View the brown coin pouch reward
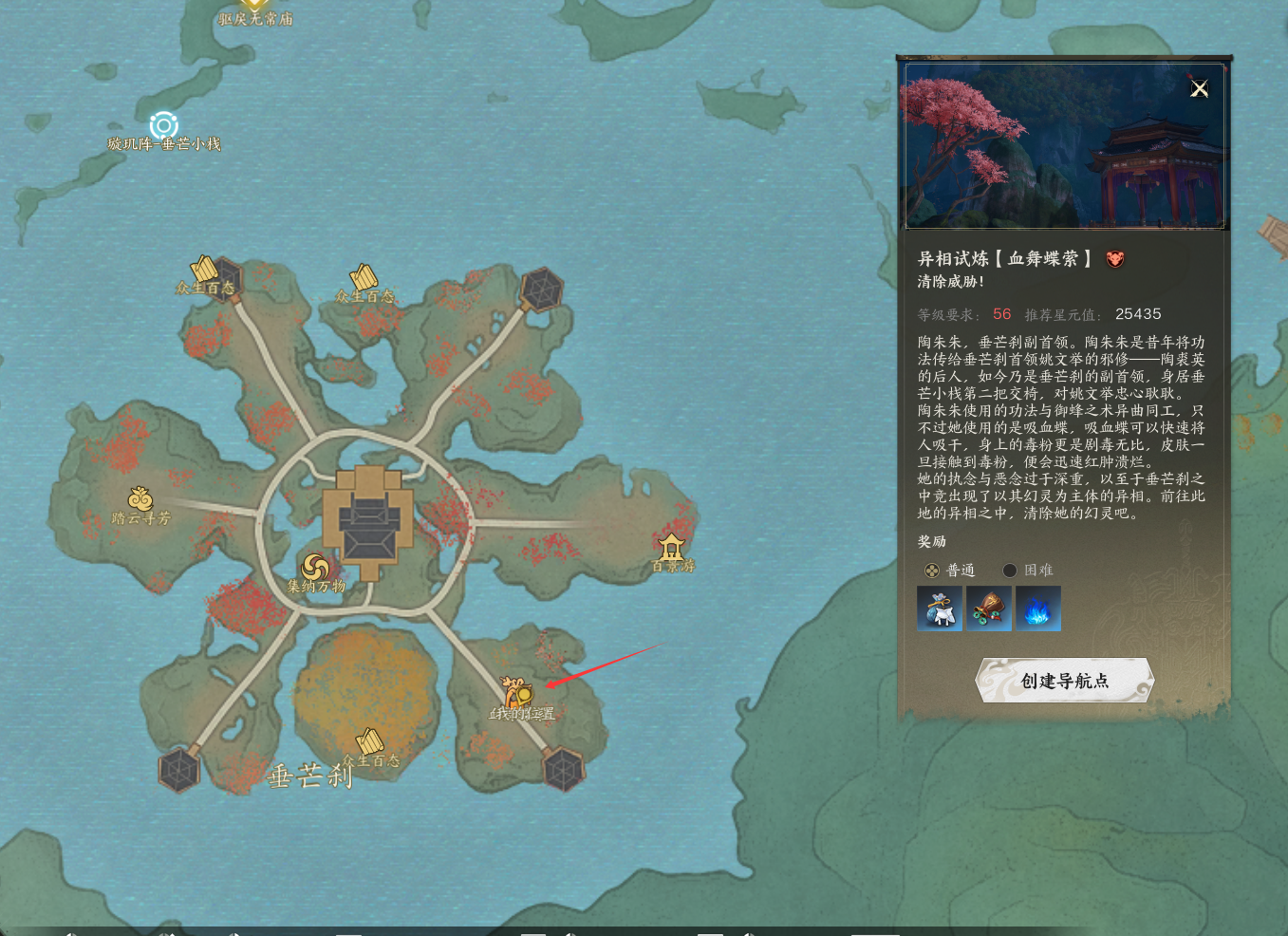 pyautogui.click(x=989, y=608)
